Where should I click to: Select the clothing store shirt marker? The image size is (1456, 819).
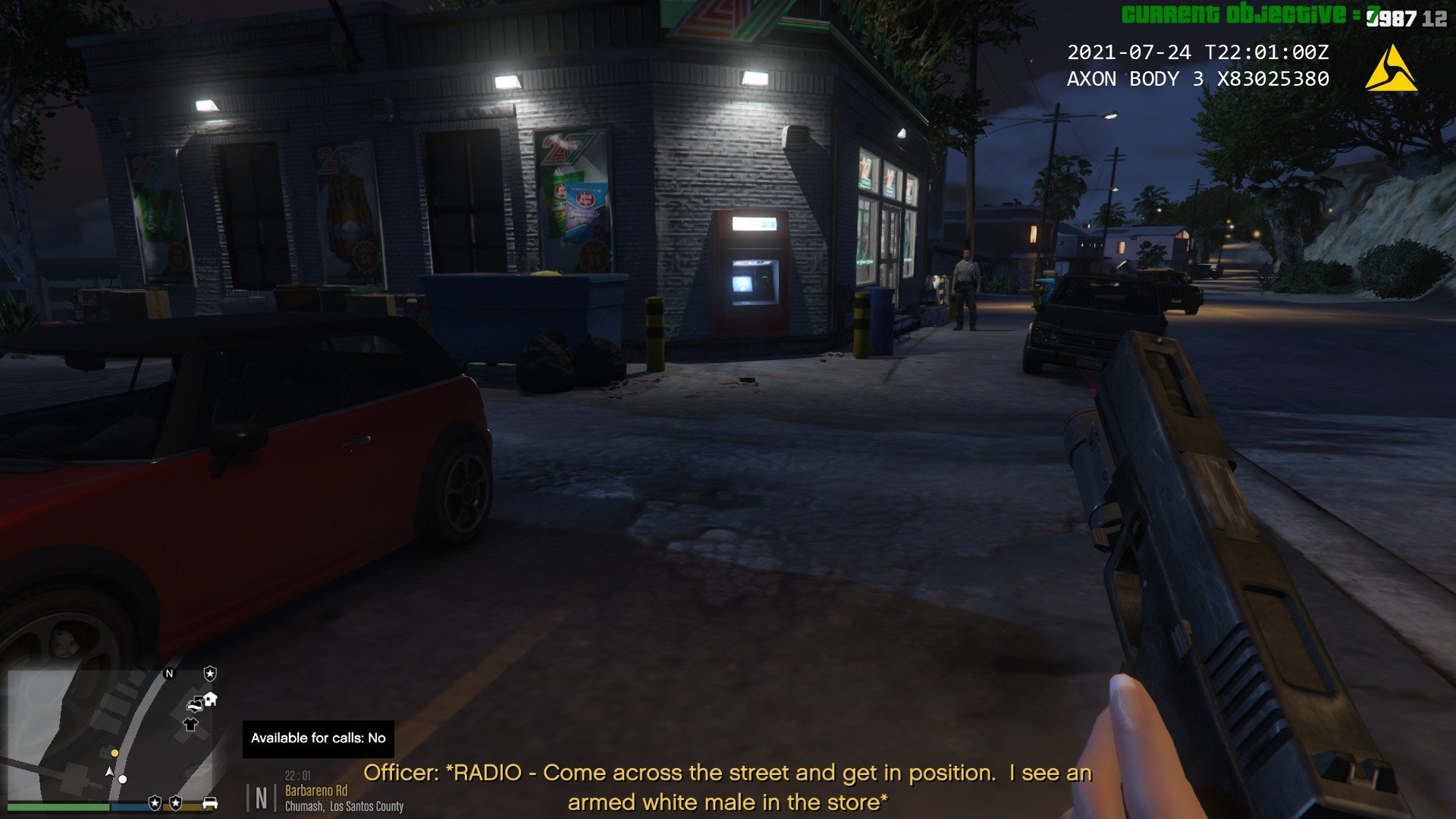(x=190, y=724)
